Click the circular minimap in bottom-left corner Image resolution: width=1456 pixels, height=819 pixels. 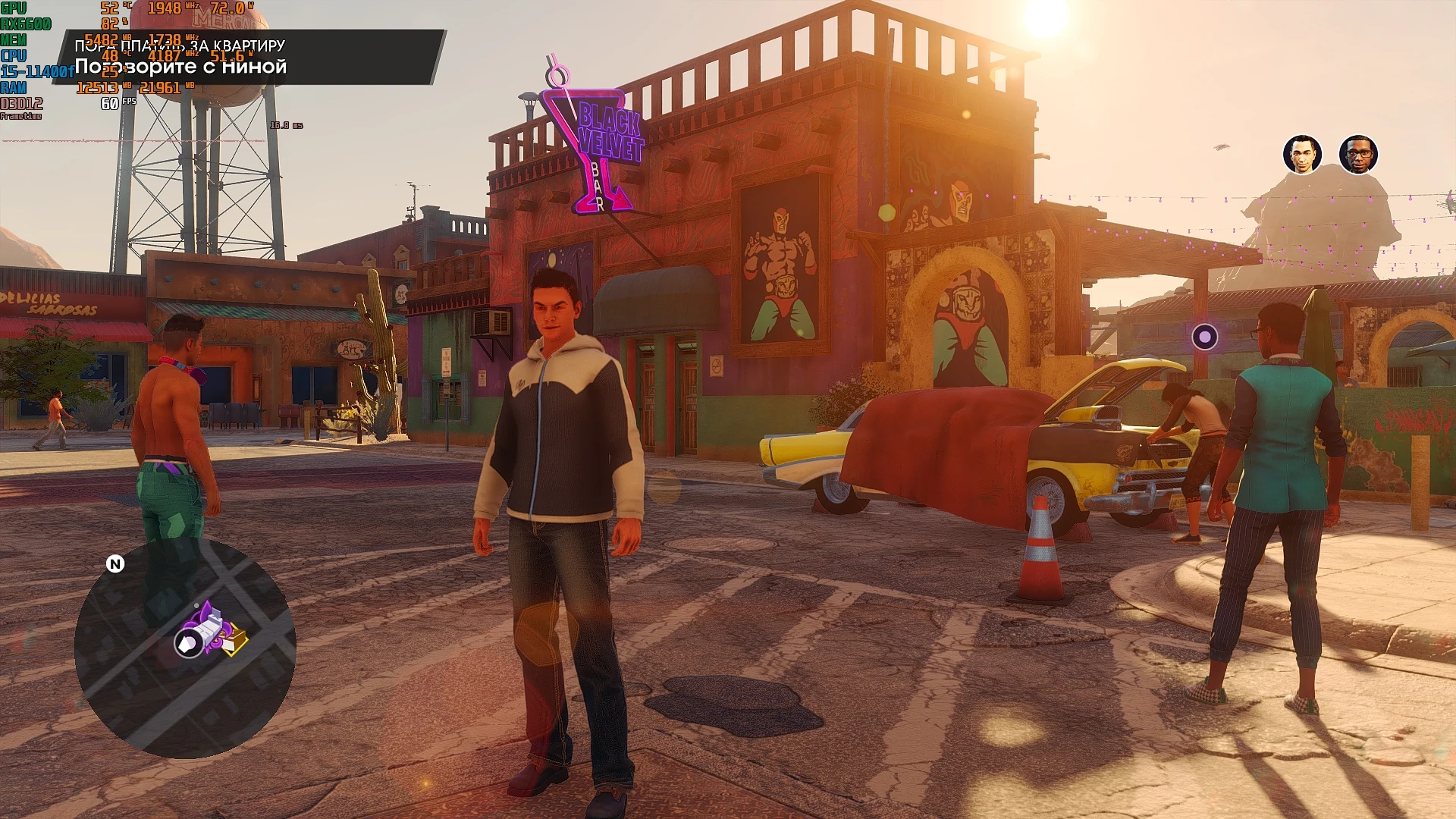186,641
